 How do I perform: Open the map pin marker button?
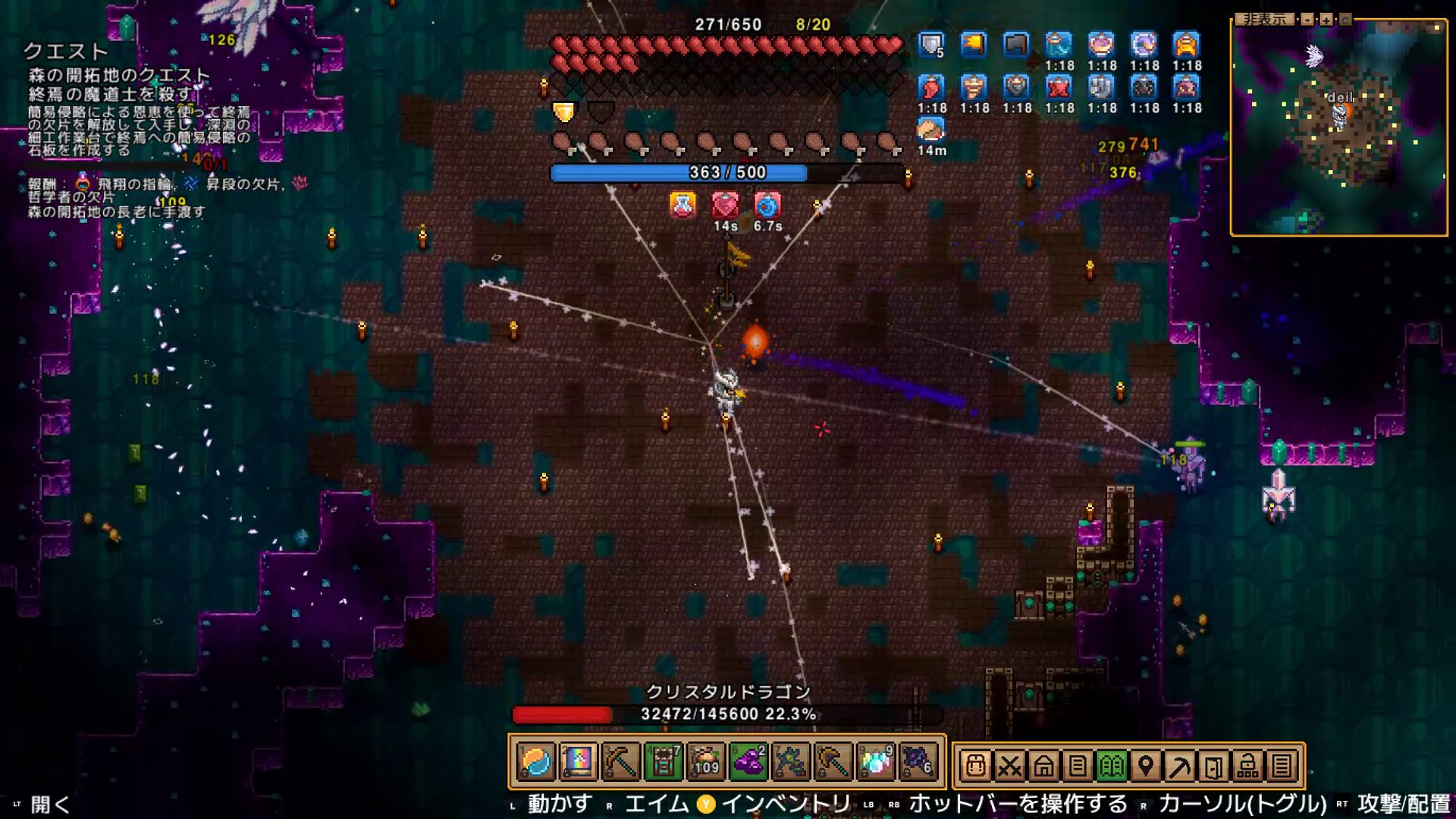[1145, 766]
